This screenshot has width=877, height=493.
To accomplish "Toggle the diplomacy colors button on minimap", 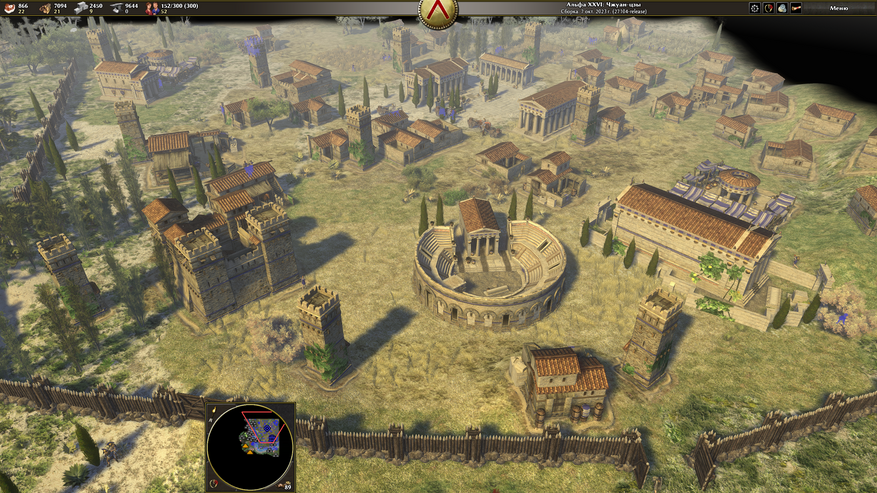I will [212, 483].
